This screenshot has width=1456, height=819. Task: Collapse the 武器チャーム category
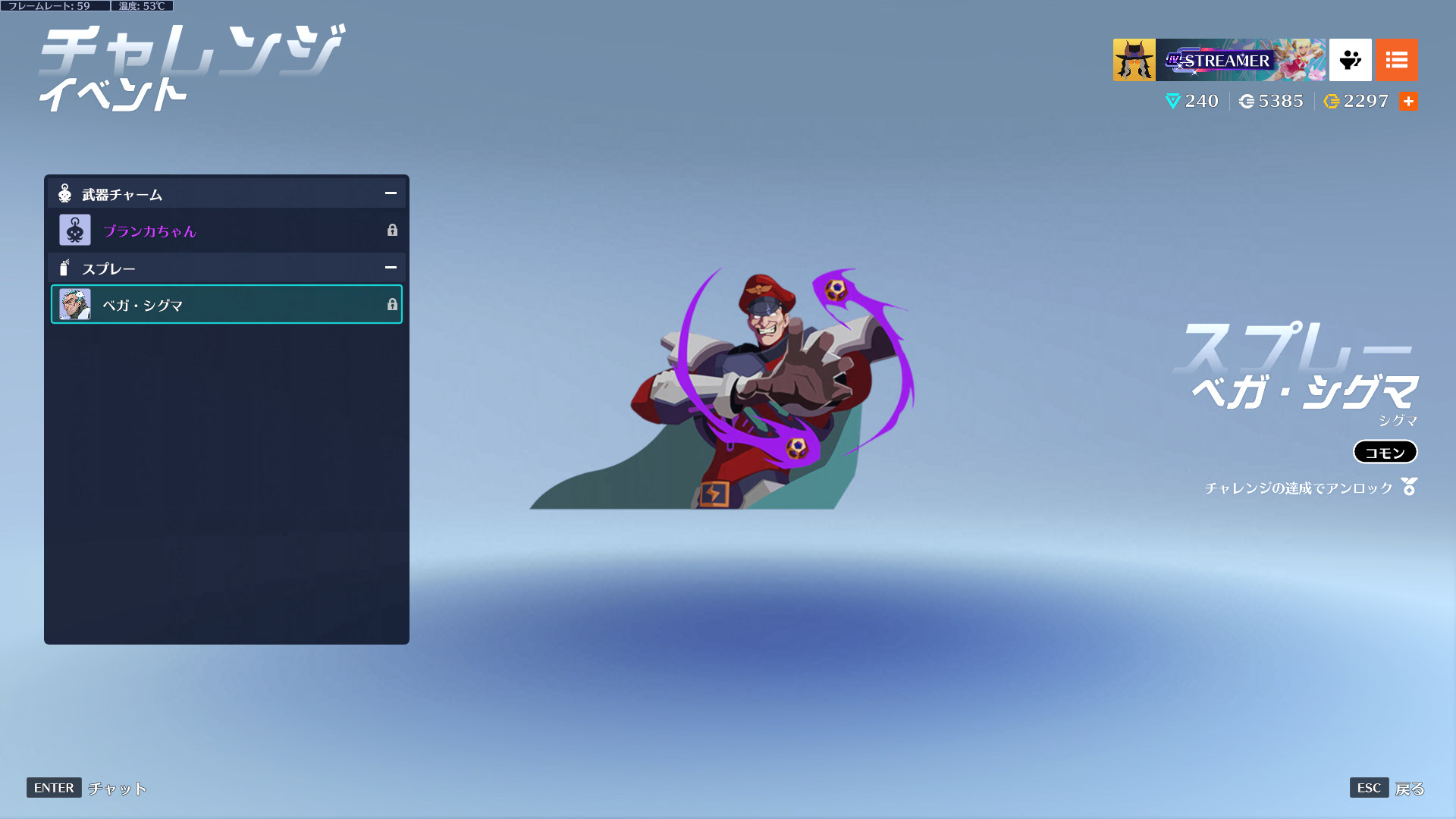pyautogui.click(x=391, y=193)
